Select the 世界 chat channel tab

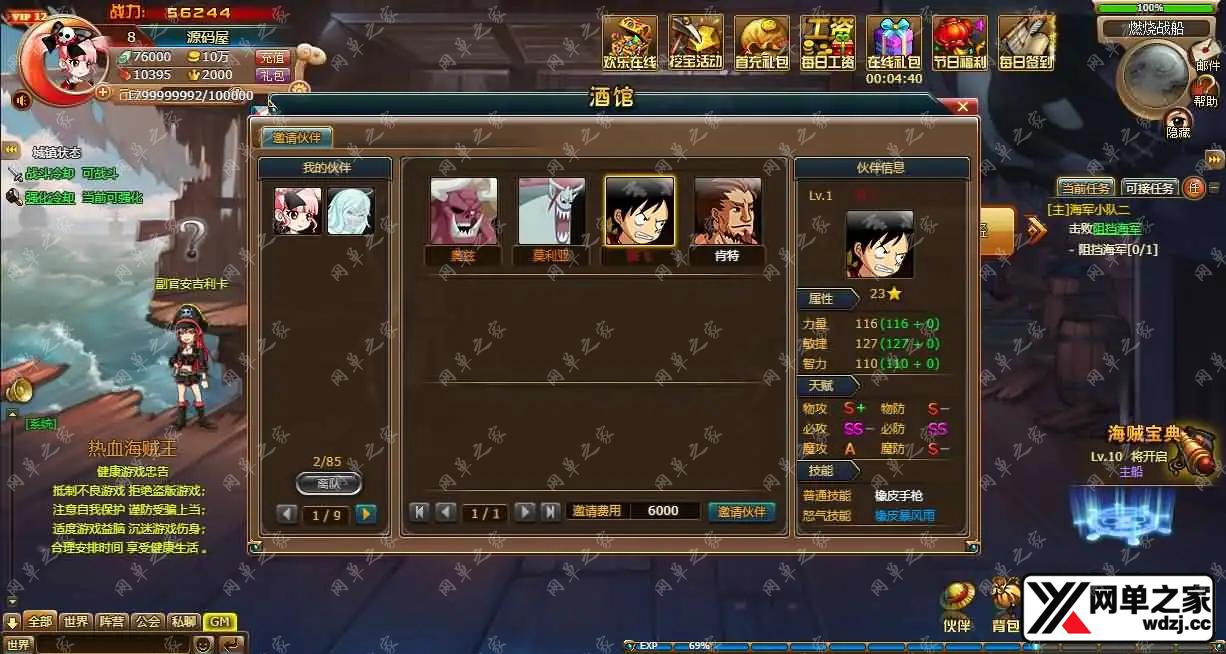[75, 621]
